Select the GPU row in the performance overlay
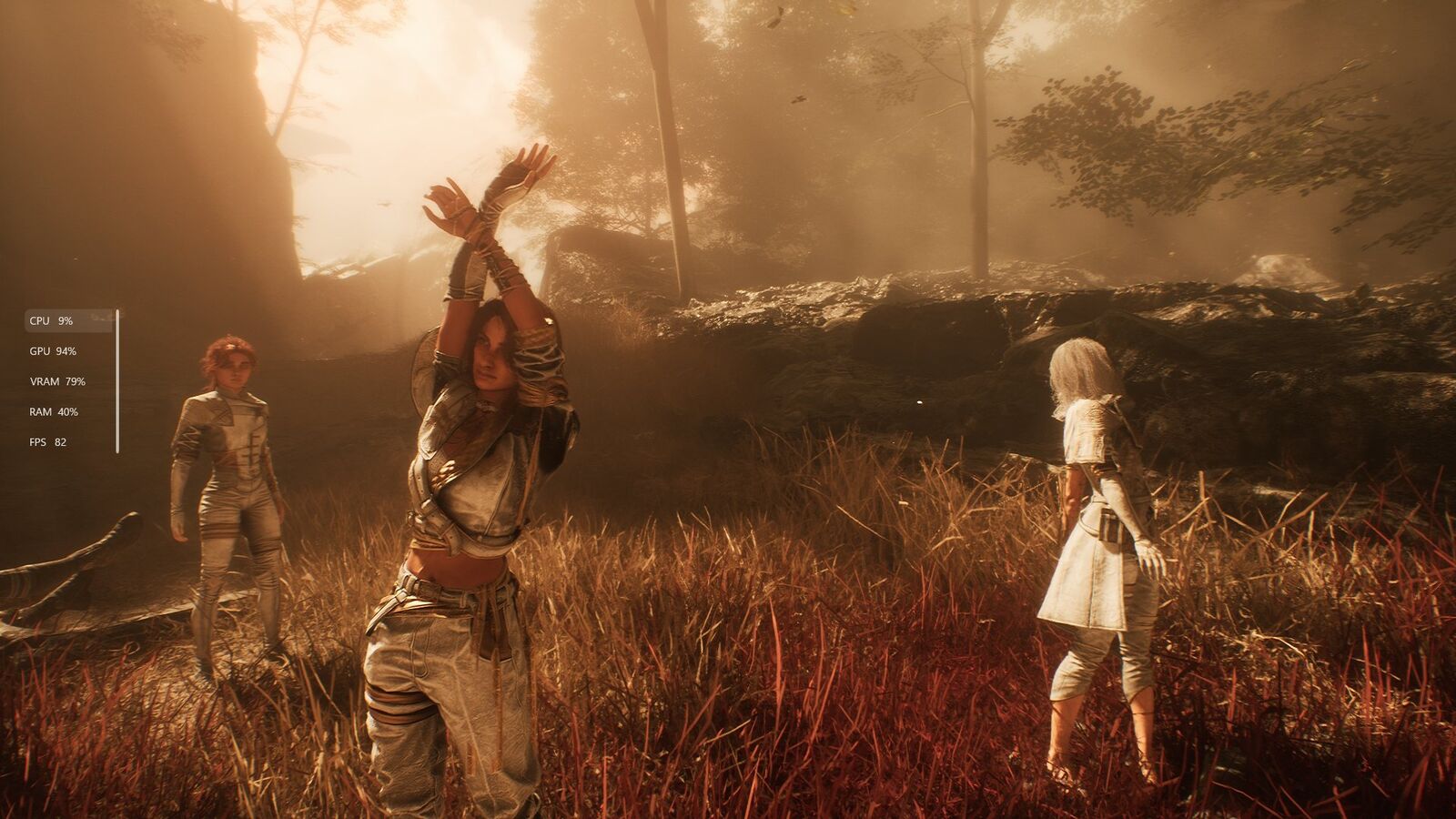Viewport: 1456px width, 819px height. click(x=54, y=351)
